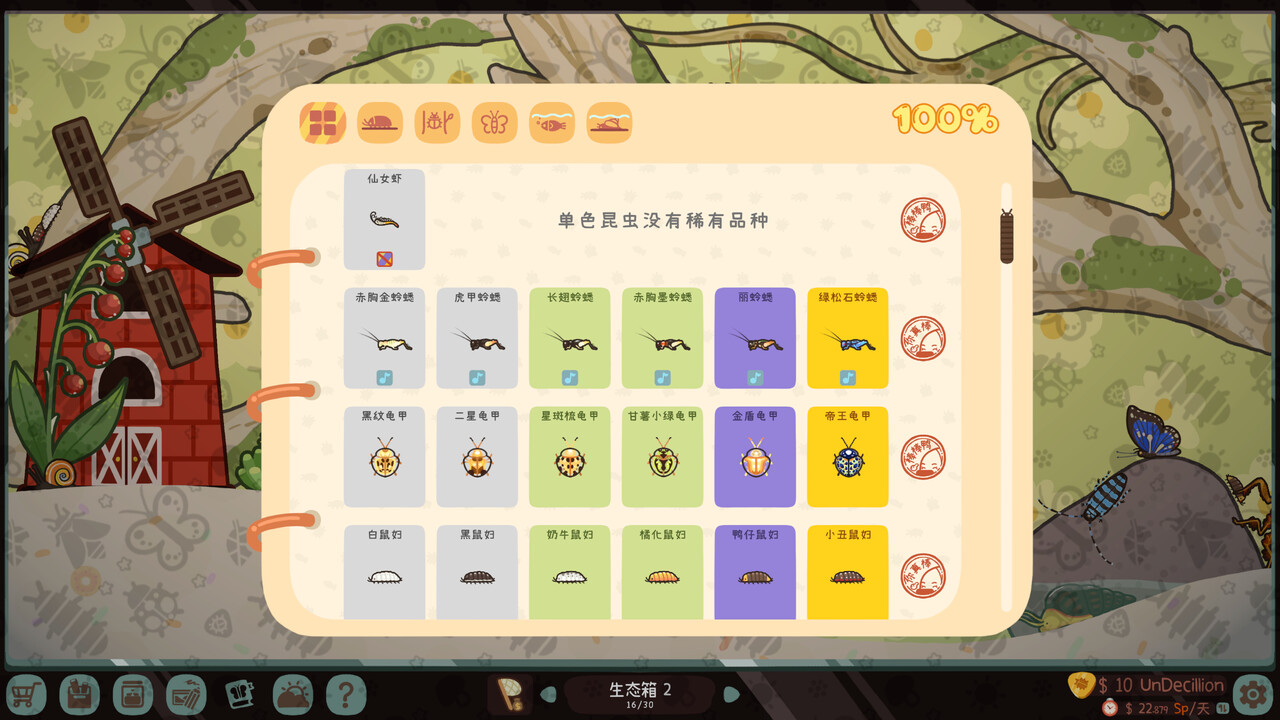Open the 生态箱 2 selector
Image resolution: width=1280 pixels, height=720 pixels.
640,690
